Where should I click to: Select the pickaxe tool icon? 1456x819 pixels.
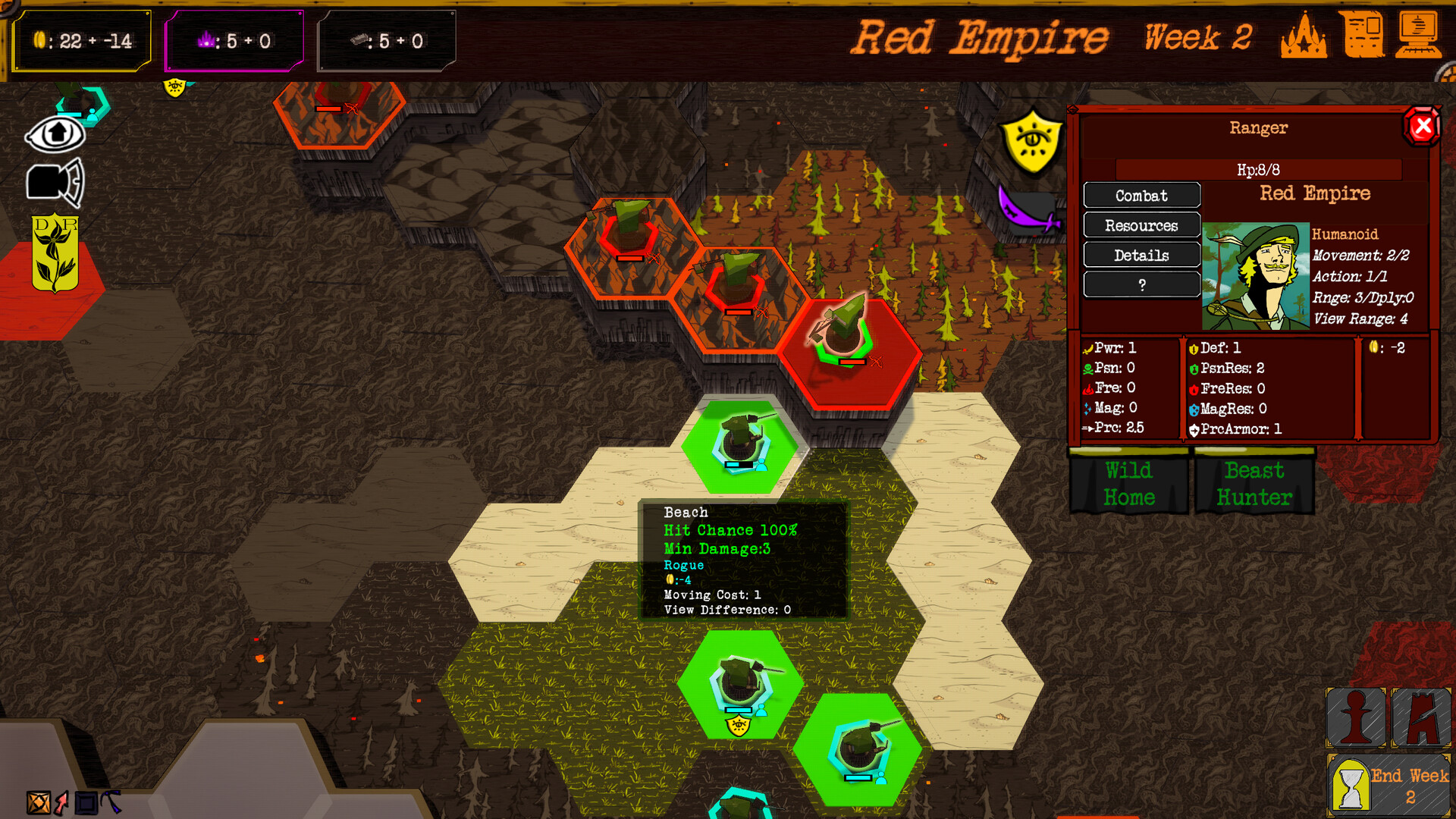(110, 802)
